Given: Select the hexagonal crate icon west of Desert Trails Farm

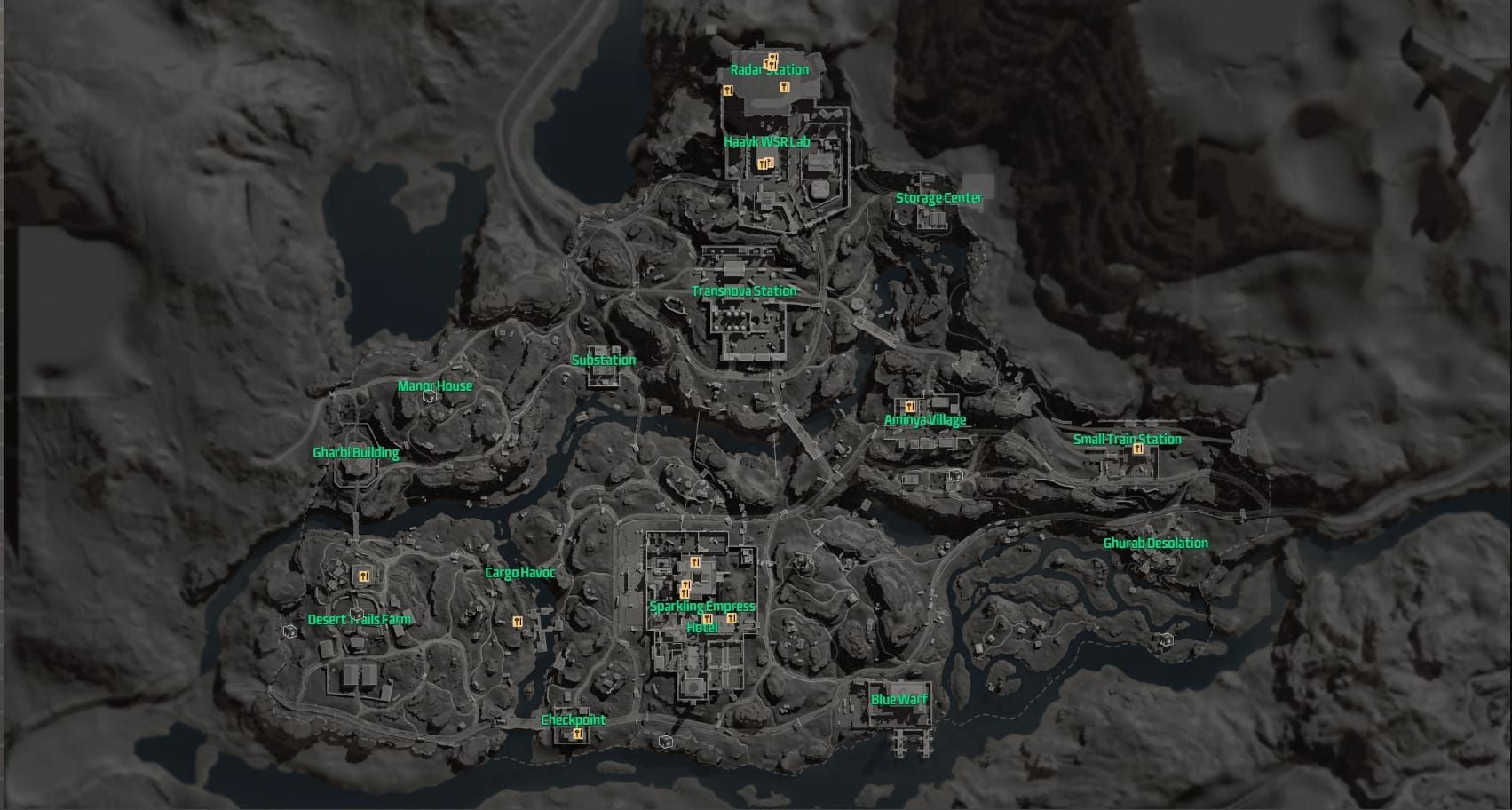Looking at the screenshot, I should [289, 632].
